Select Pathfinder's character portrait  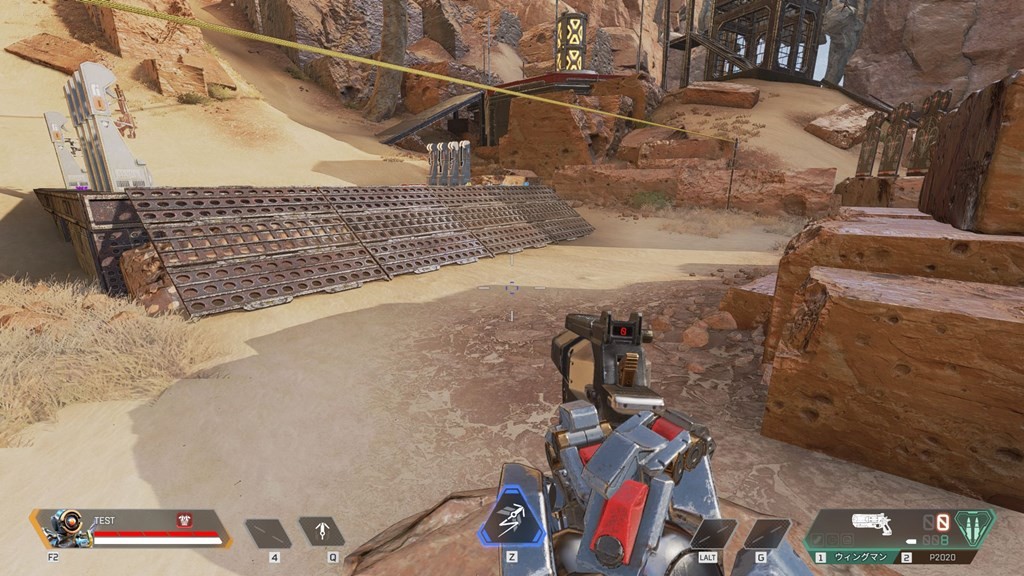pos(62,528)
